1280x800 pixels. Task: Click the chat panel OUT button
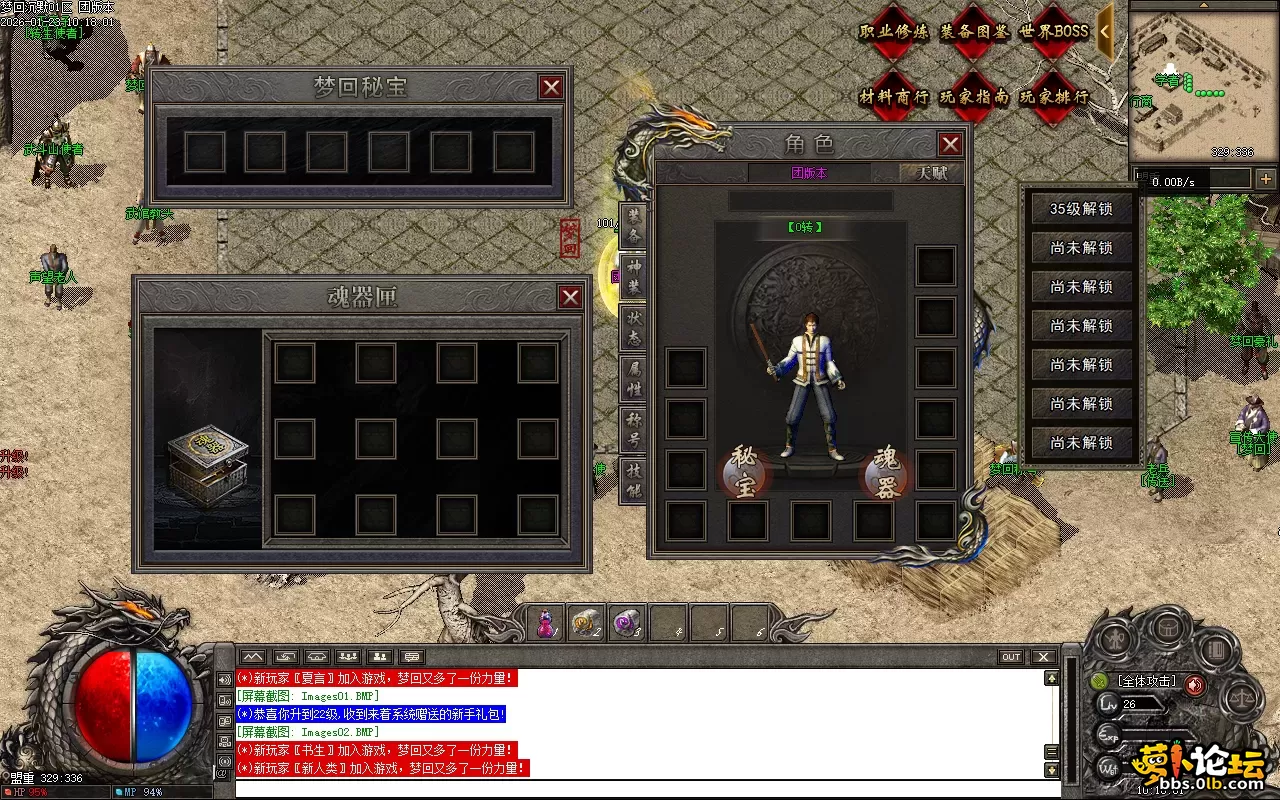pos(1011,657)
